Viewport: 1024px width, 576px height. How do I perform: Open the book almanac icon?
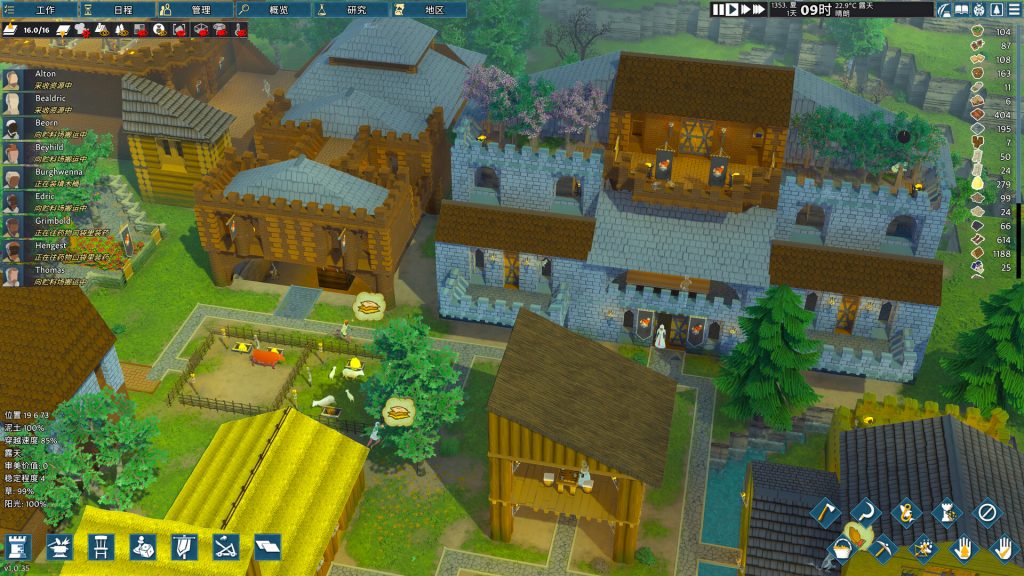962,9
